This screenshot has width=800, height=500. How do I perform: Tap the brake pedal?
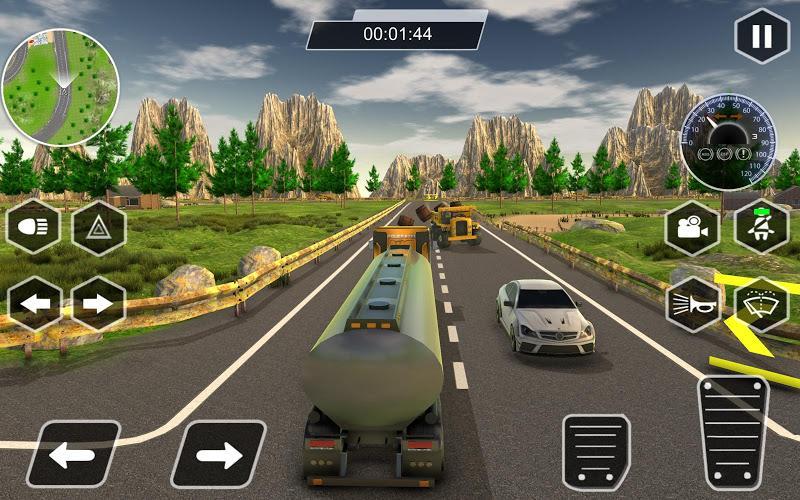[x=596, y=452]
